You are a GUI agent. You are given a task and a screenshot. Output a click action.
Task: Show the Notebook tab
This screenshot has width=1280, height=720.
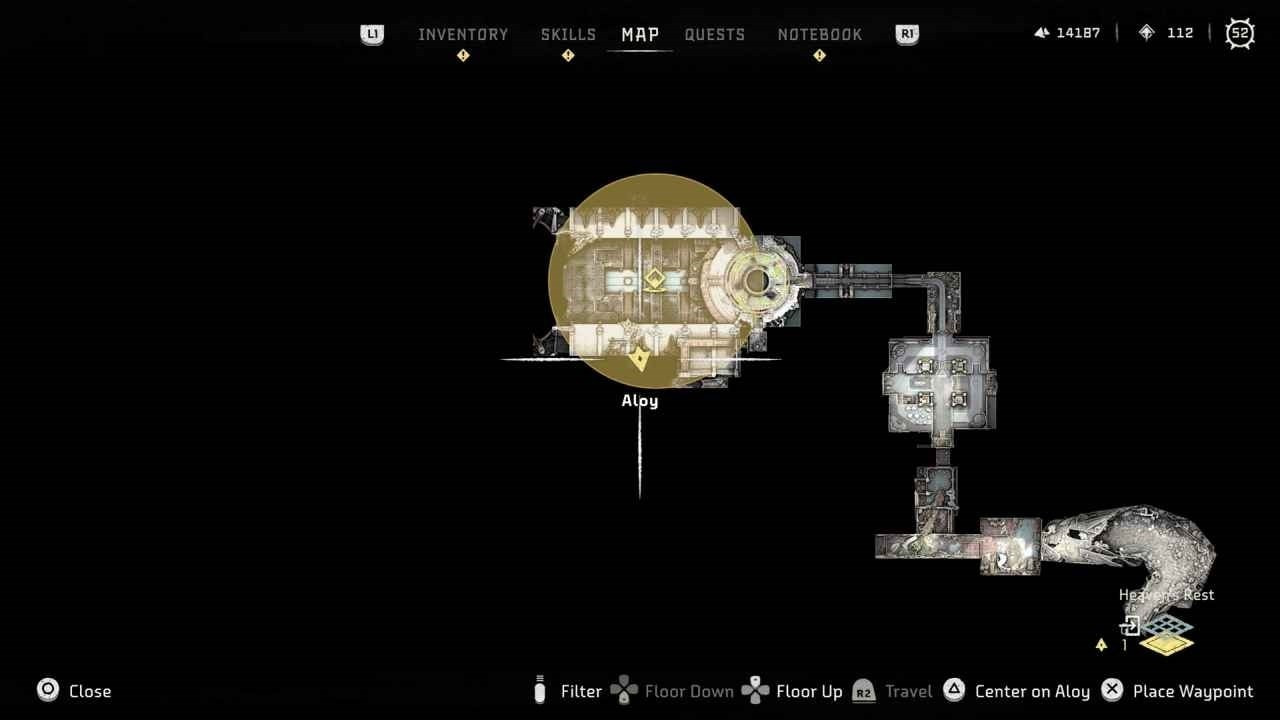tap(820, 34)
